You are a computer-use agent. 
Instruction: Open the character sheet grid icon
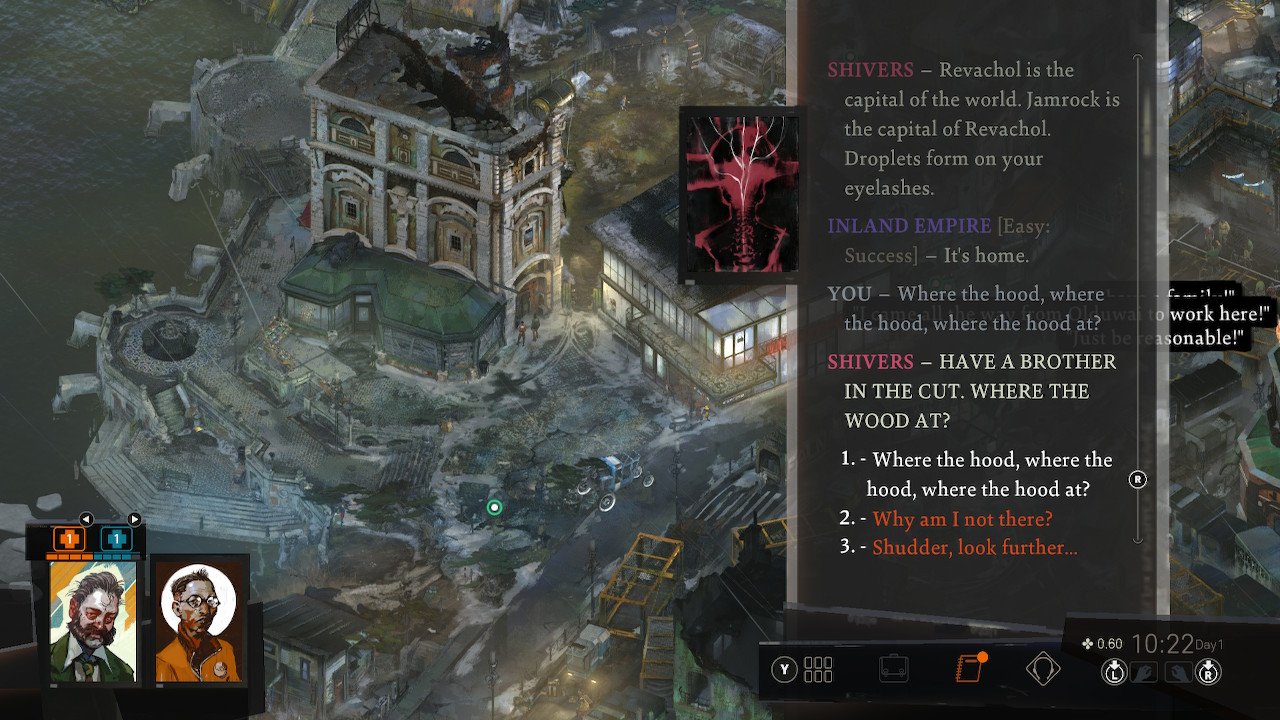pos(817,669)
